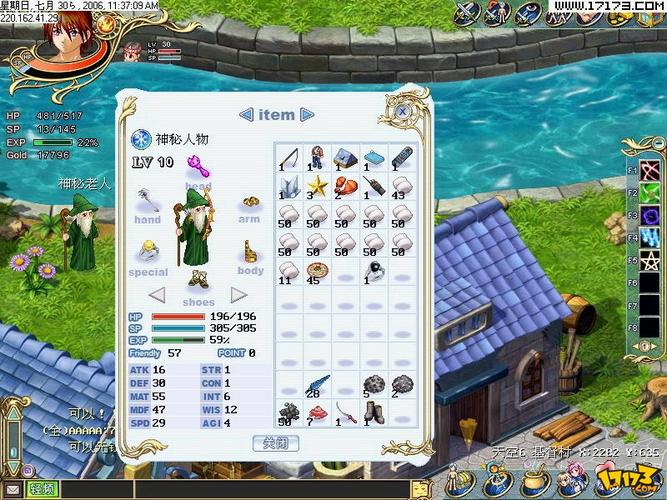Select the body equipment slot
667x500 pixels.
click(250, 252)
